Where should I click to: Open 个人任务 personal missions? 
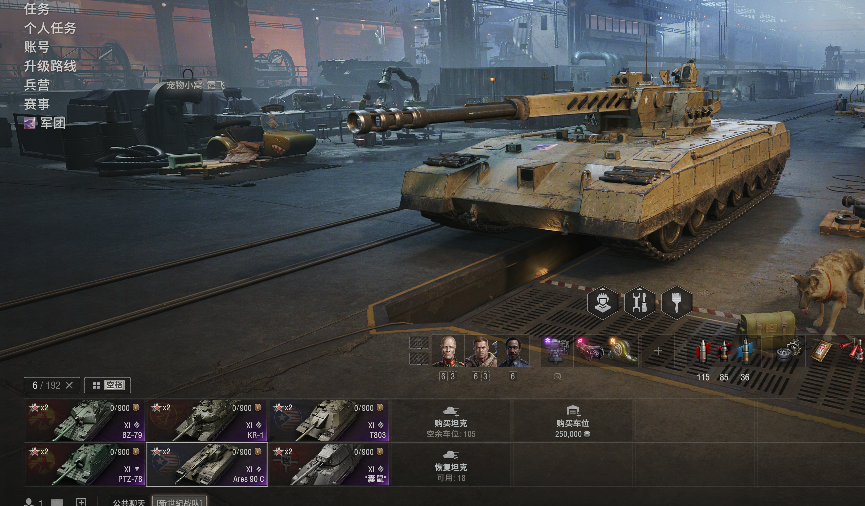[x=50, y=28]
